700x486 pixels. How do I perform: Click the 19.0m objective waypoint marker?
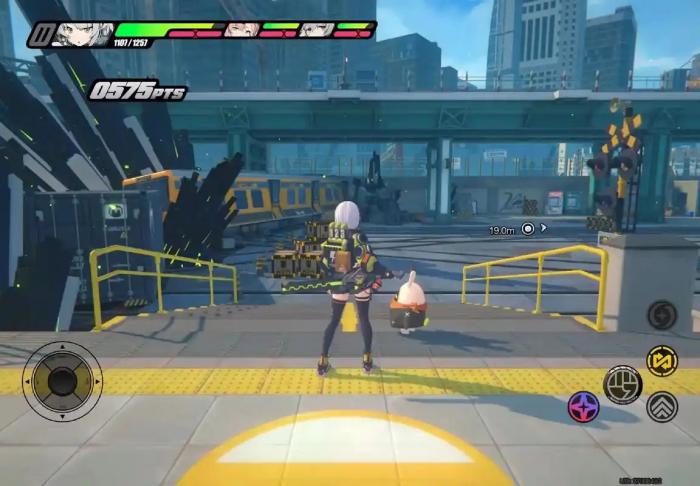(x=528, y=229)
